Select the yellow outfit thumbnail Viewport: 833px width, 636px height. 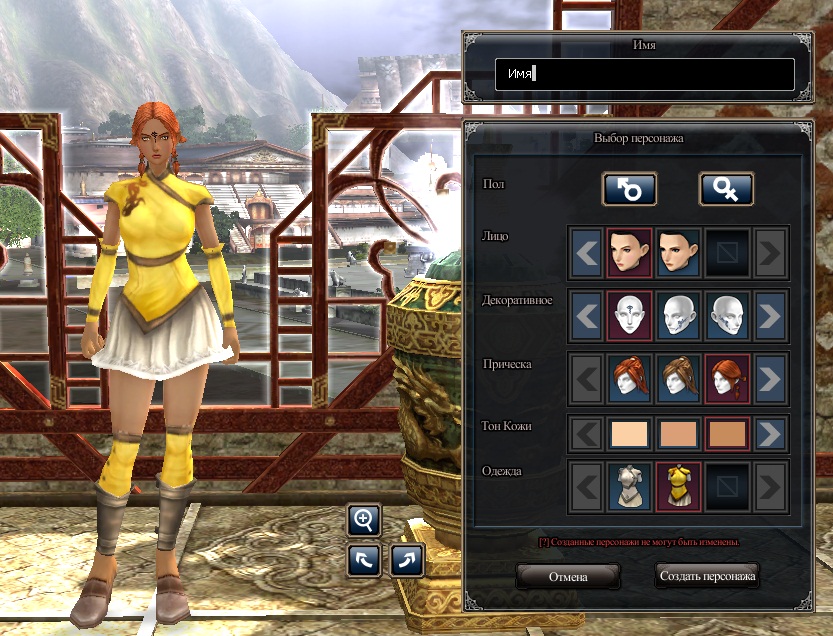(678, 487)
